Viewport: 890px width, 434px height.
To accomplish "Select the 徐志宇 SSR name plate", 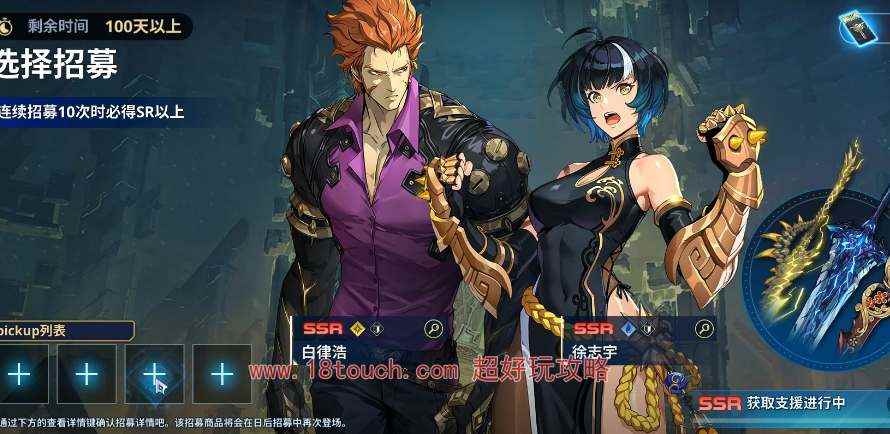I will pos(630,340).
